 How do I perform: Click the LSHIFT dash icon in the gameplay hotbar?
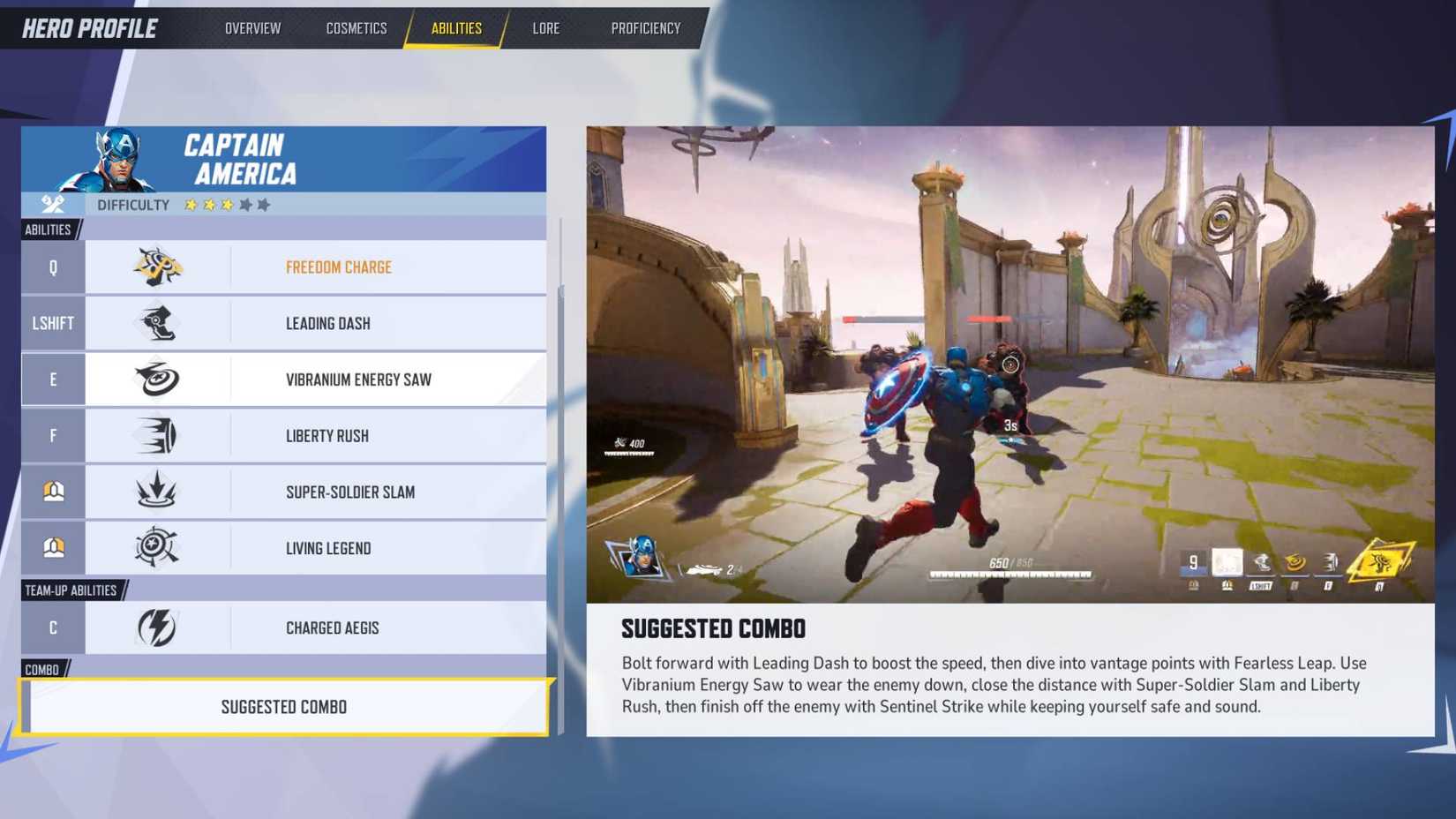1261,563
